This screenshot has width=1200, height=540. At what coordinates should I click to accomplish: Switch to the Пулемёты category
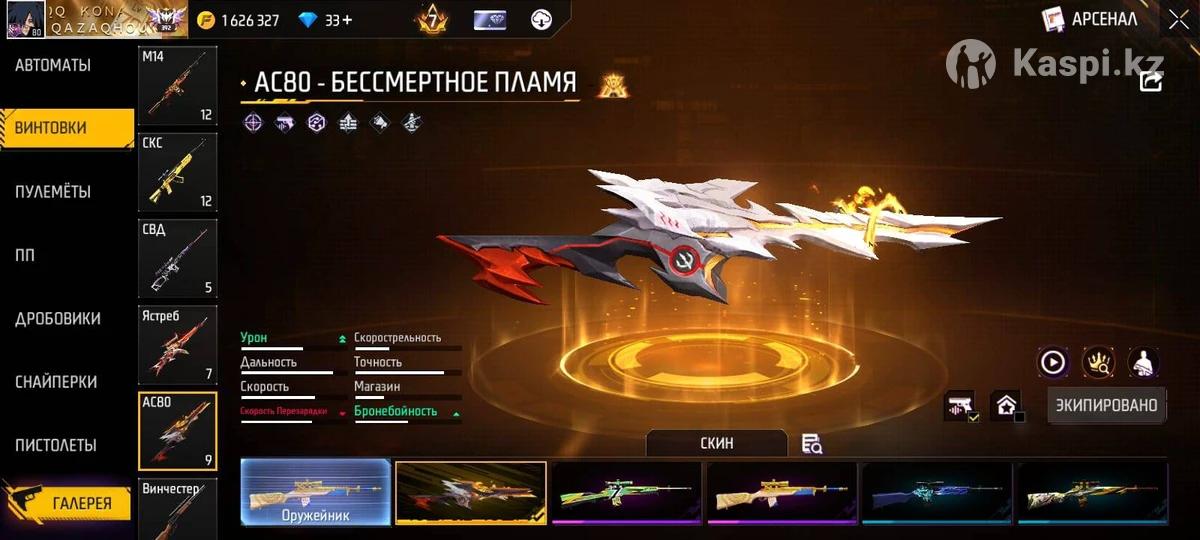click(x=53, y=191)
